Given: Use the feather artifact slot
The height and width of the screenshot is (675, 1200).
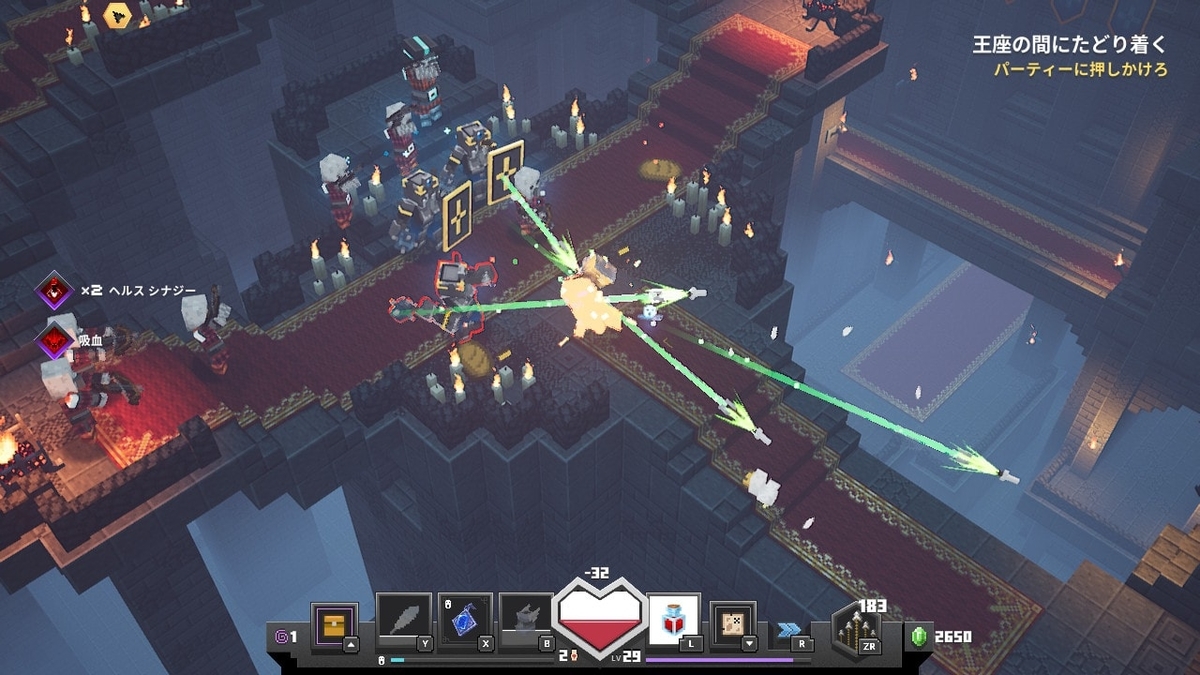Looking at the screenshot, I should (x=403, y=620).
